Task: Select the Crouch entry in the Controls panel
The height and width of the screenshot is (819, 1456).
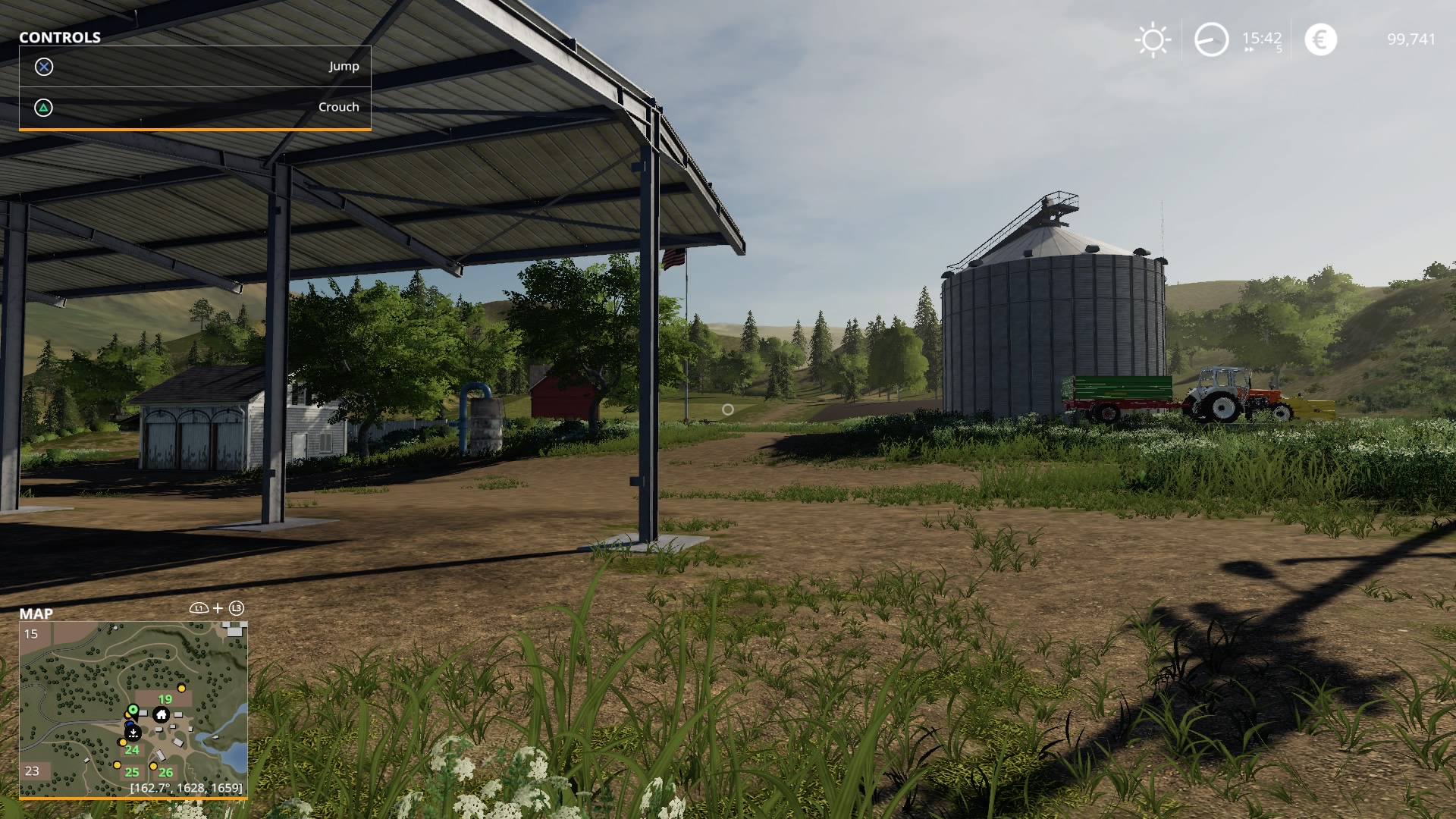Action: [x=338, y=107]
